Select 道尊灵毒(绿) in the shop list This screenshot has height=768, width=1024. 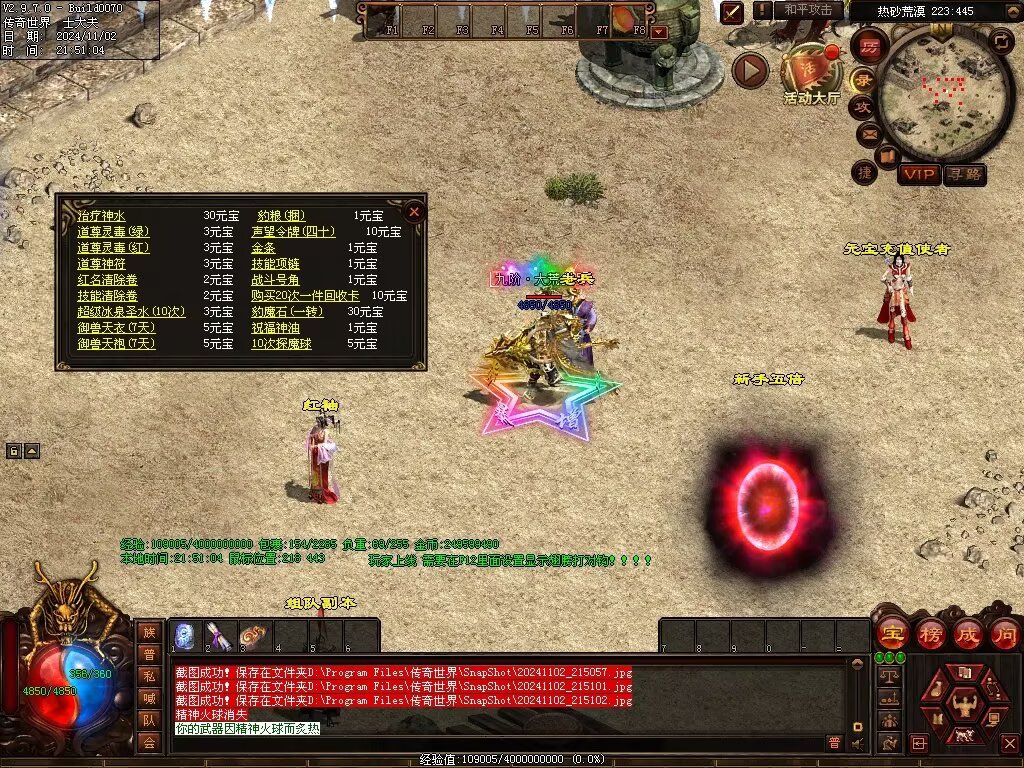[x=114, y=232]
